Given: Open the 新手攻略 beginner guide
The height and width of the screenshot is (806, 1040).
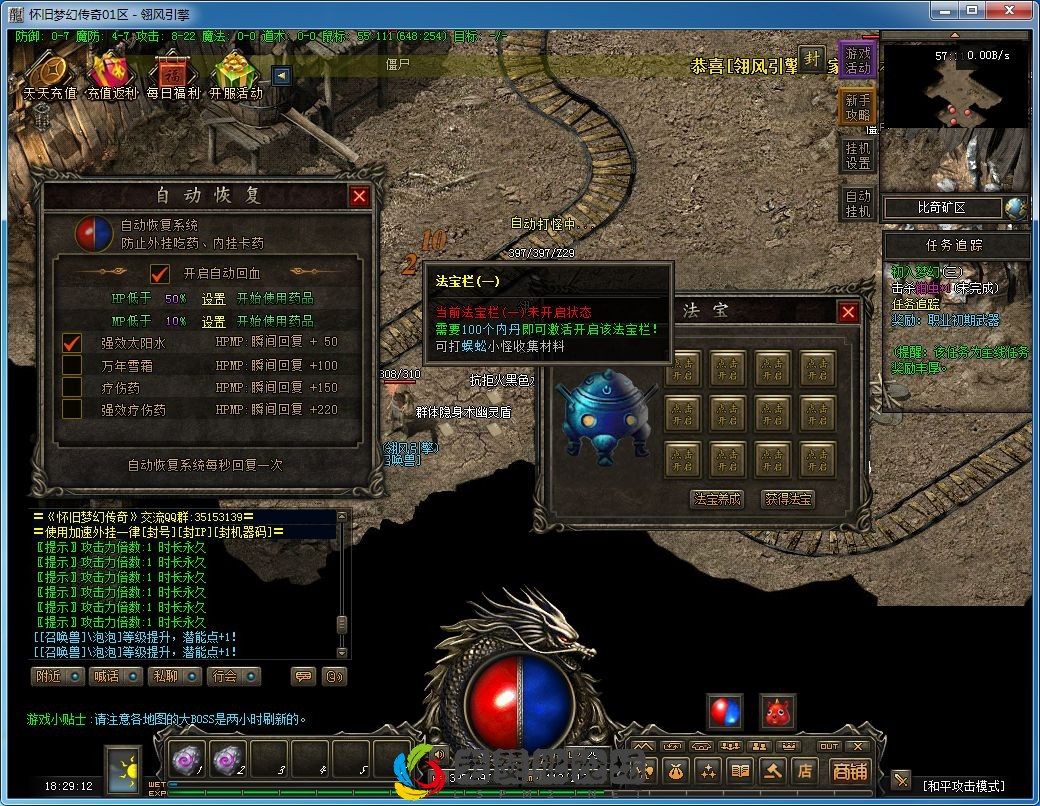Looking at the screenshot, I should [x=857, y=108].
